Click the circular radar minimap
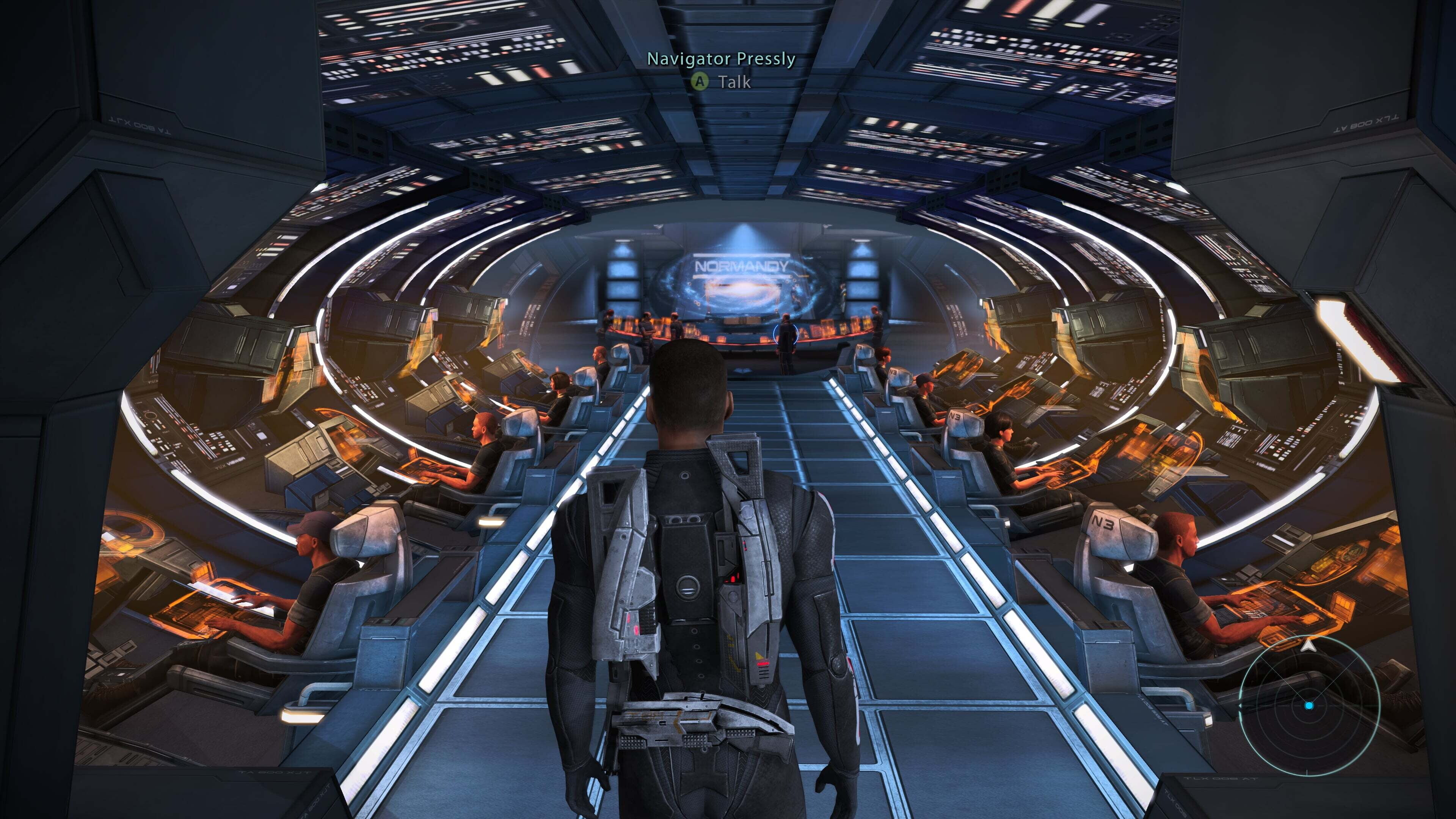The height and width of the screenshot is (819, 1456). pyautogui.click(x=1309, y=705)
